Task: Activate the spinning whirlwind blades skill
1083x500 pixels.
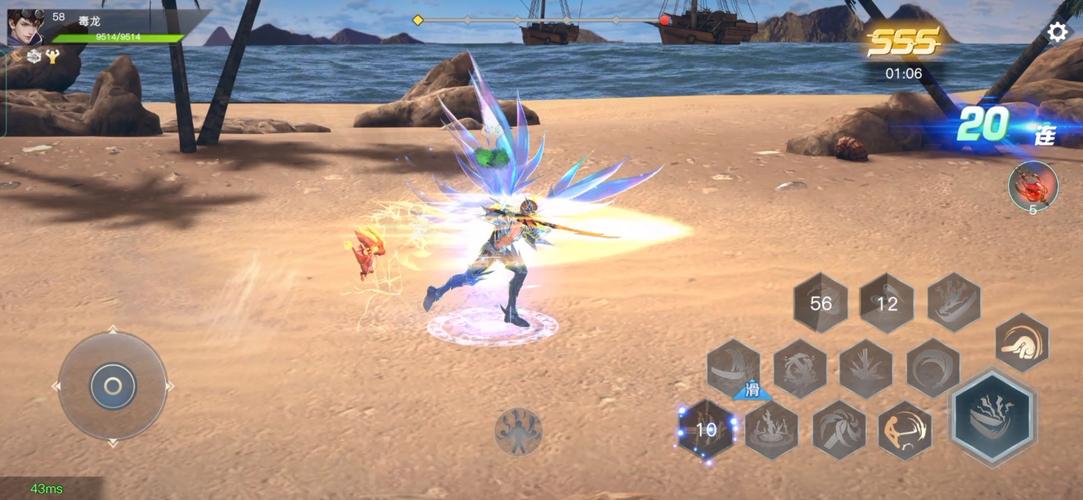Action: click(x=838, y=430)
